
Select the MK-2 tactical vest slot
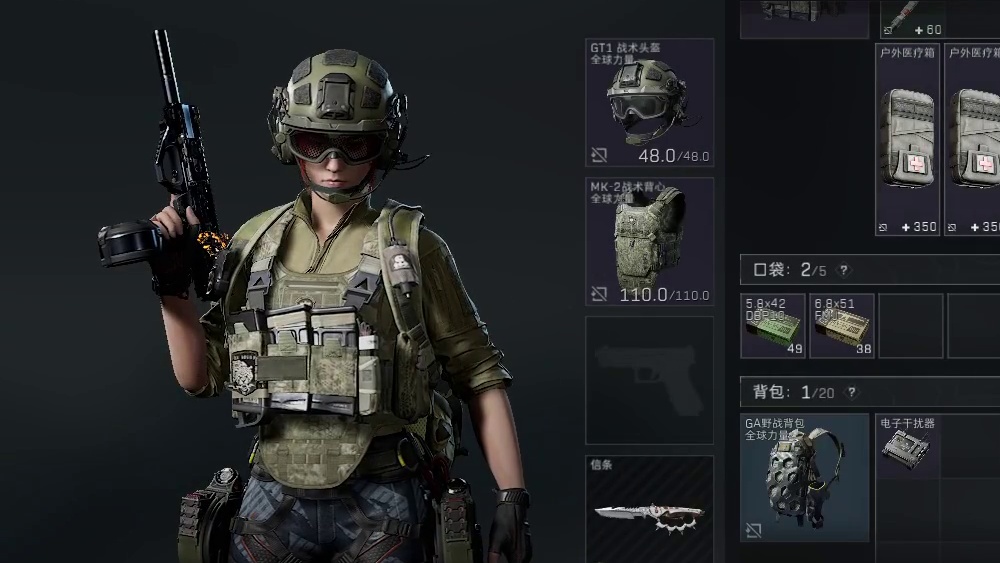(x=649, y=241)
